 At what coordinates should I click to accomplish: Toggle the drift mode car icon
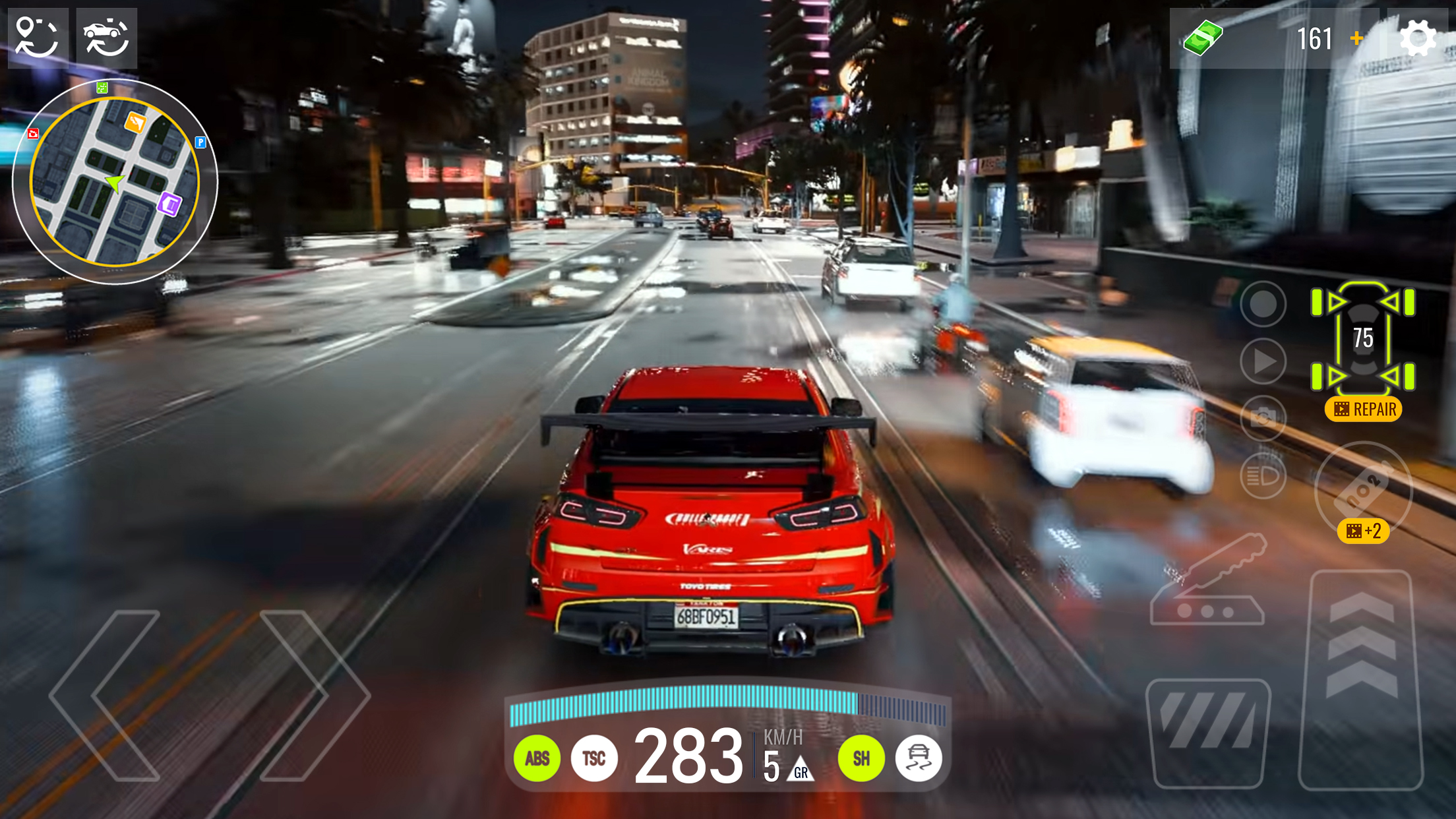click(x=918, y=758)
